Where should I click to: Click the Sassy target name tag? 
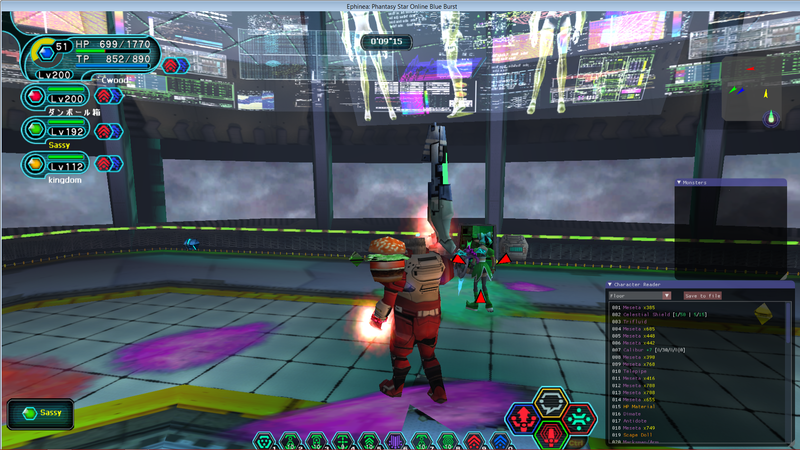click(x=42, y=413)
